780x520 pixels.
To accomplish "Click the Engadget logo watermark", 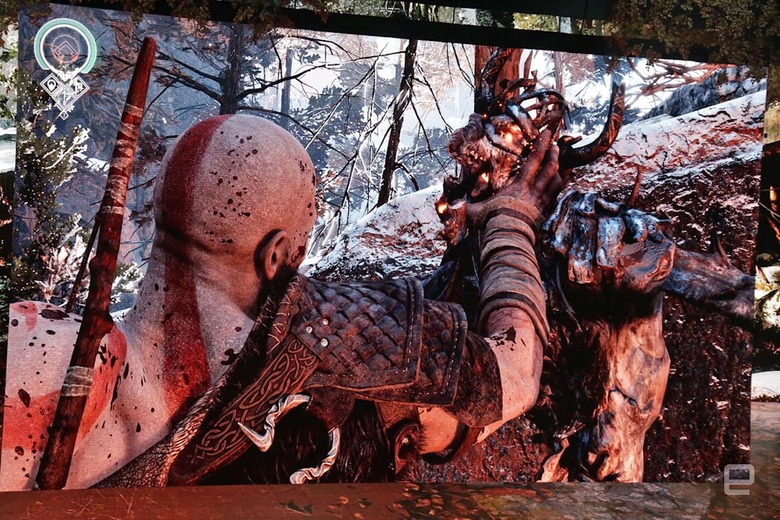I will 740,478.
